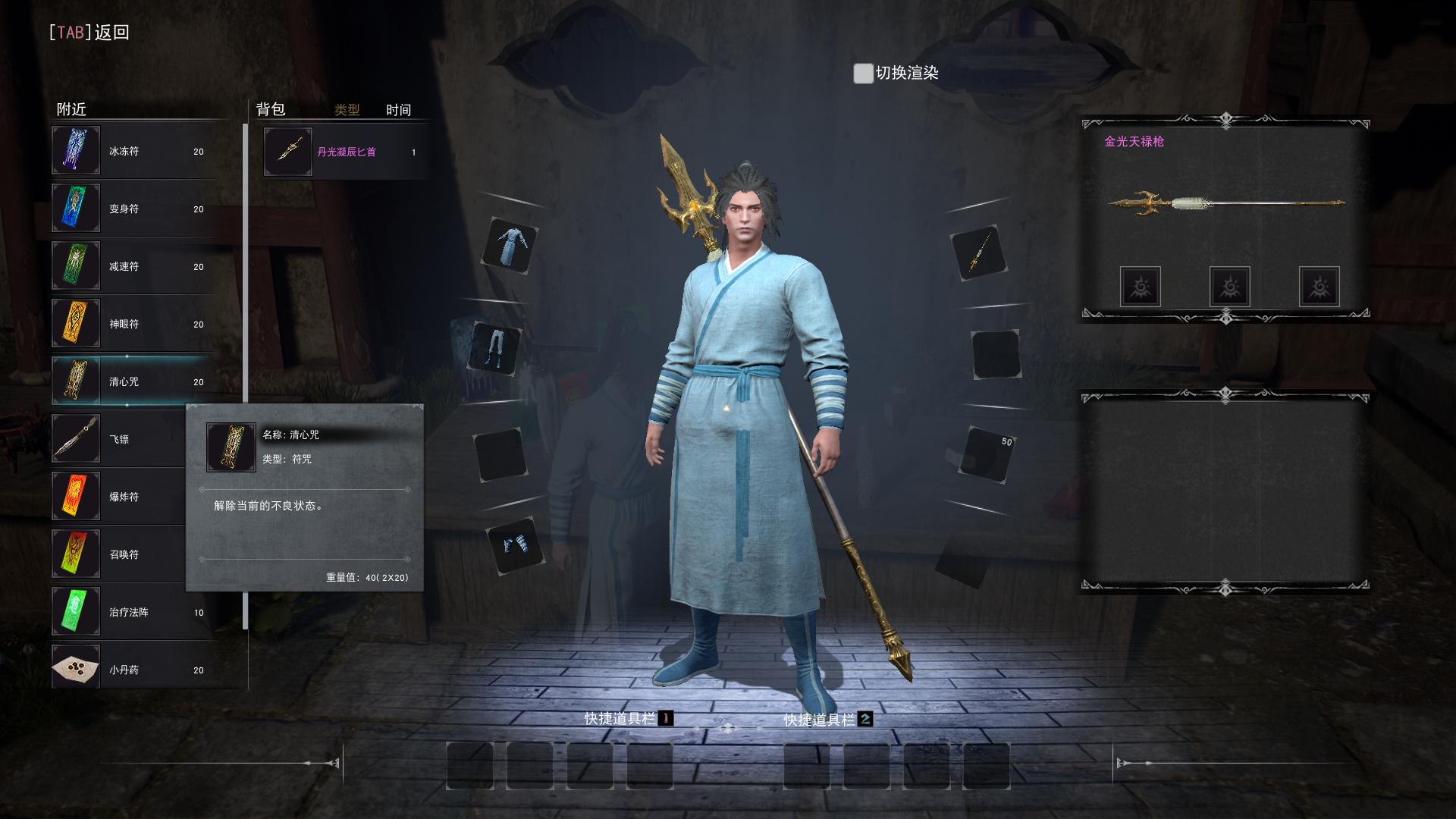Screen dimensions: 1456x819
Task: Select the 冰冻符 talisman row
Action: (133, 151)
